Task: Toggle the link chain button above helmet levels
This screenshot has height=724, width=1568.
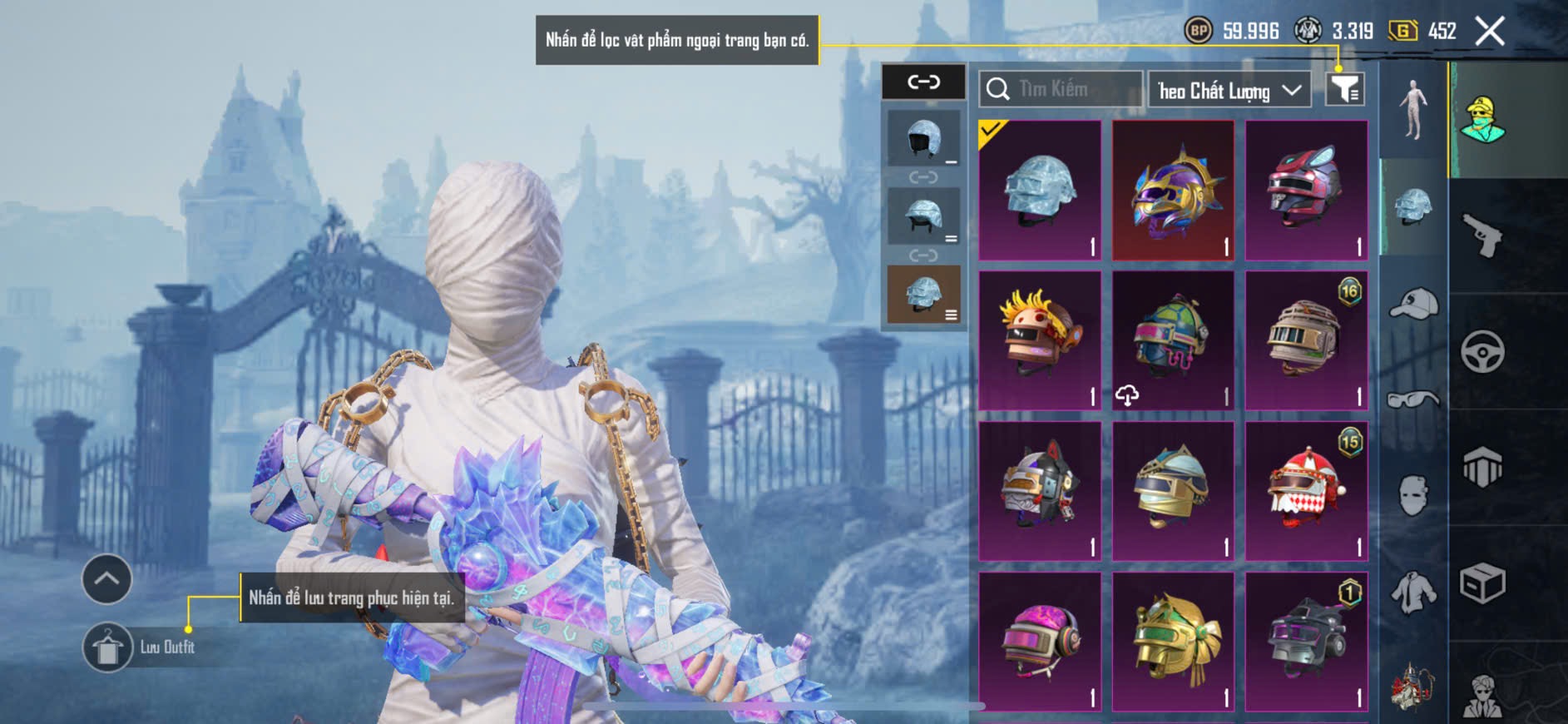Action: [923, 82]
